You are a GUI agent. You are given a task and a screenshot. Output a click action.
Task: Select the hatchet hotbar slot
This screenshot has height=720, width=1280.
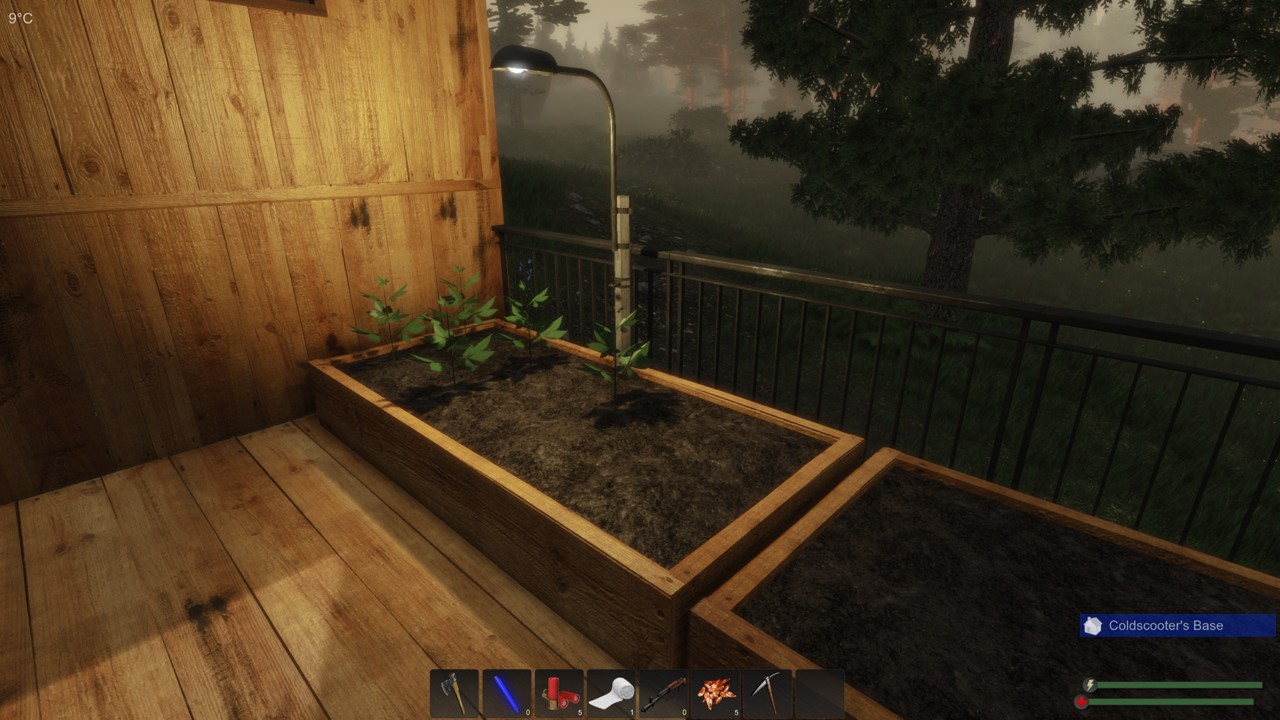pyautogui.click(x=455, y=693)
